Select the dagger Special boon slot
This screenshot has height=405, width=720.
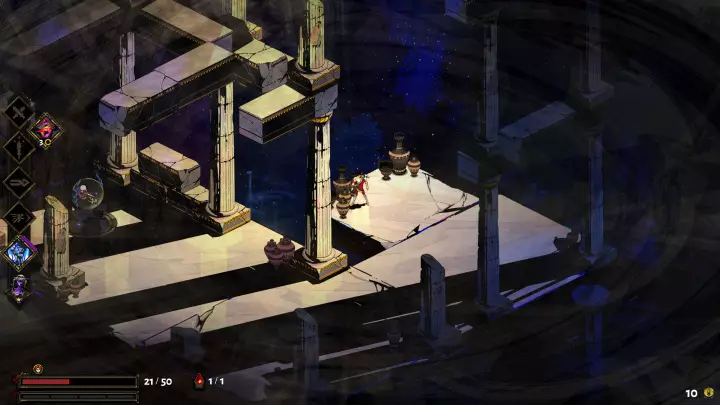coord(19,146)
